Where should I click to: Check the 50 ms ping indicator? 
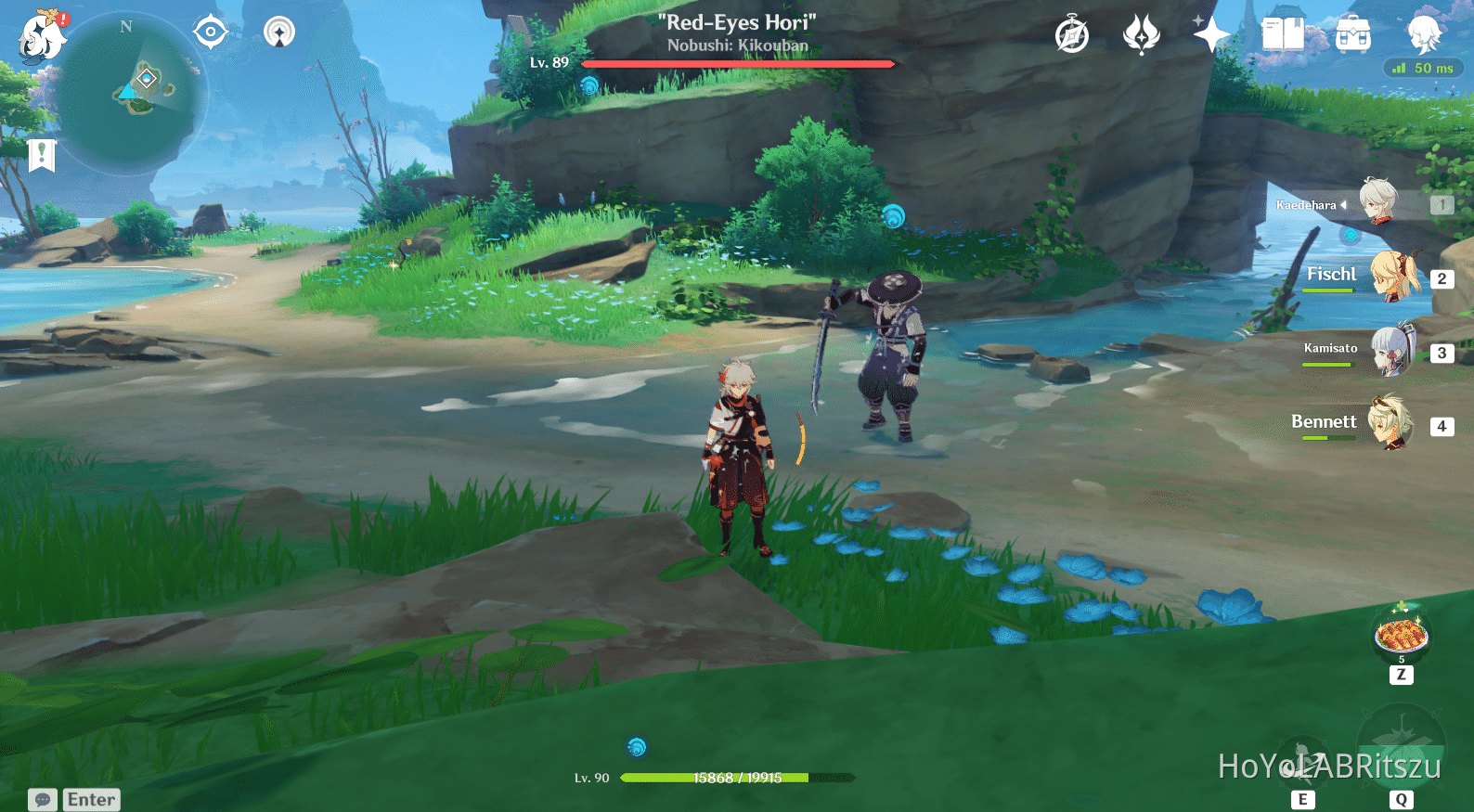pyautogui.click(x=1424, y=67)
